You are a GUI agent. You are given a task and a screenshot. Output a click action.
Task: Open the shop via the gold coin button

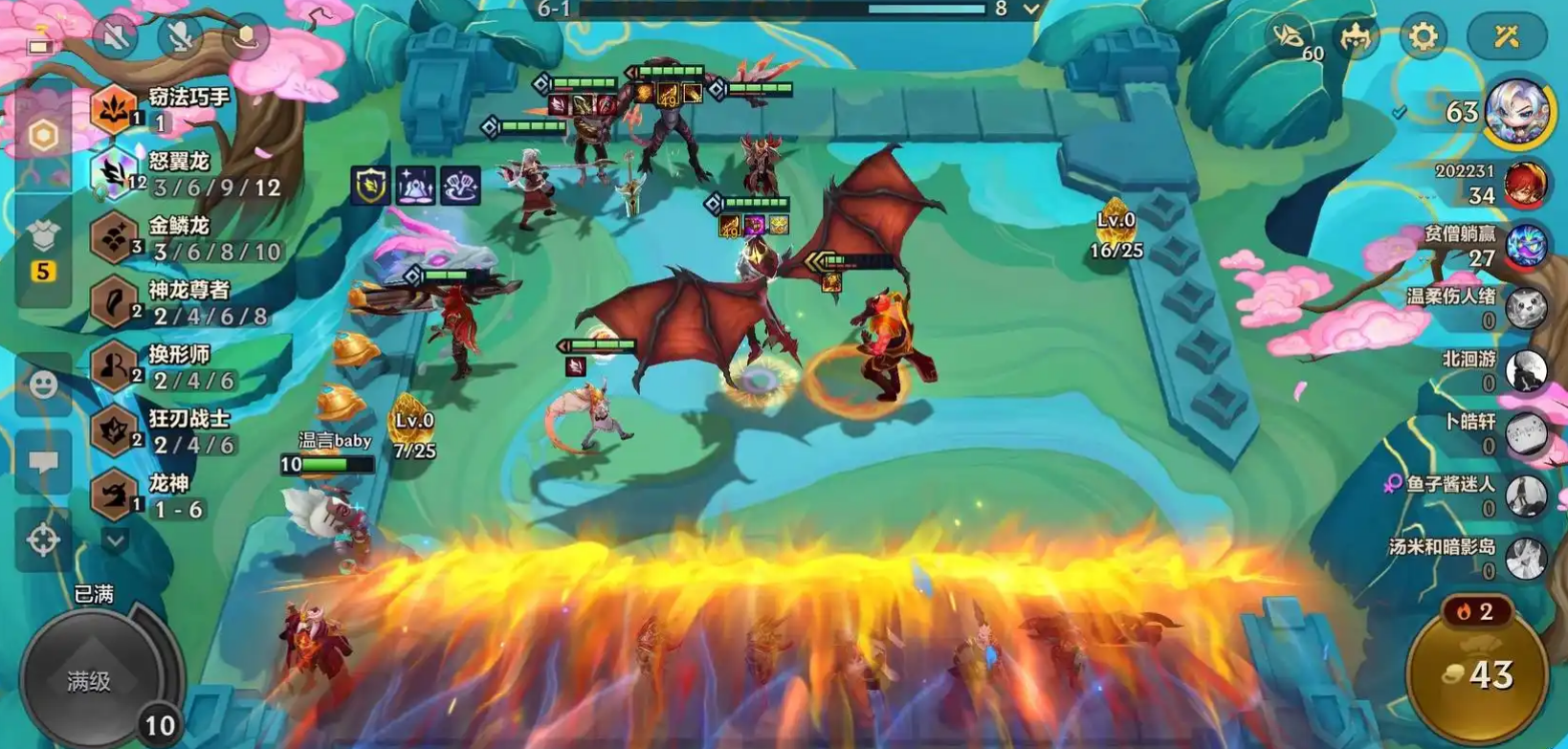coord(1476,674)
